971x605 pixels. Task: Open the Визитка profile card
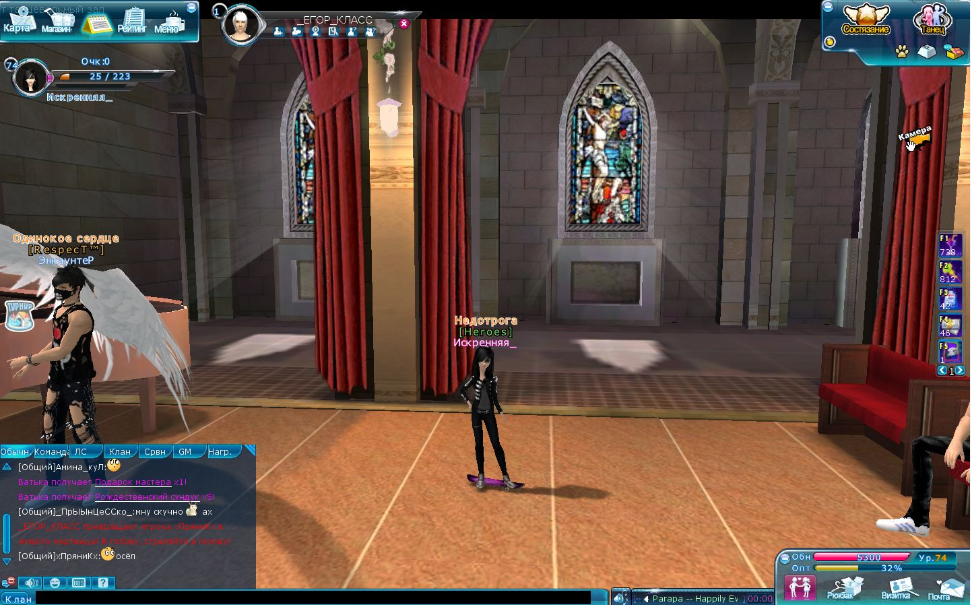click(896, 588)
